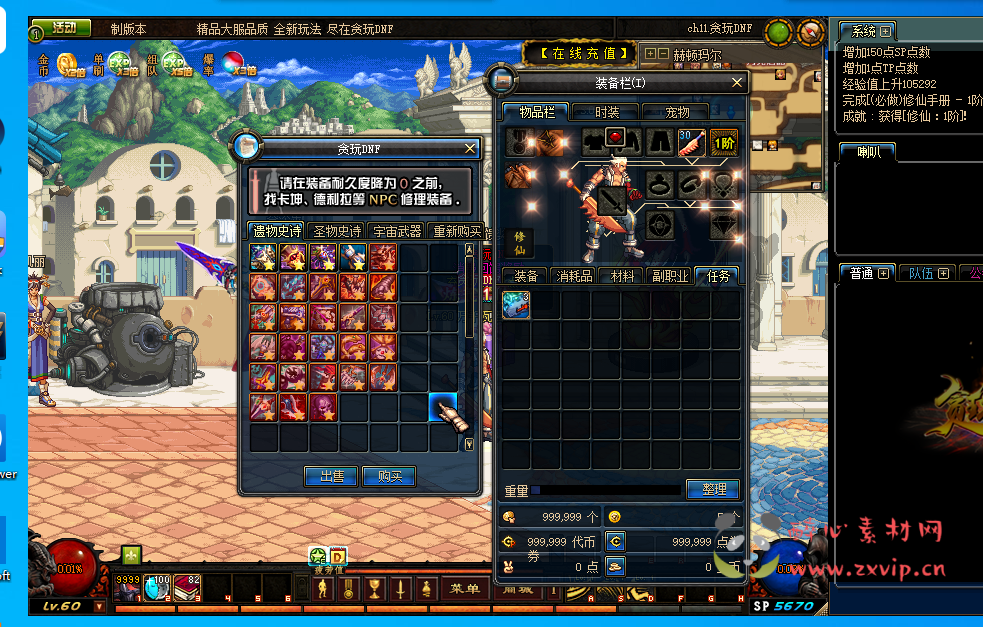
Task: Select the 材料 materials category
Action: pos(622,276)
